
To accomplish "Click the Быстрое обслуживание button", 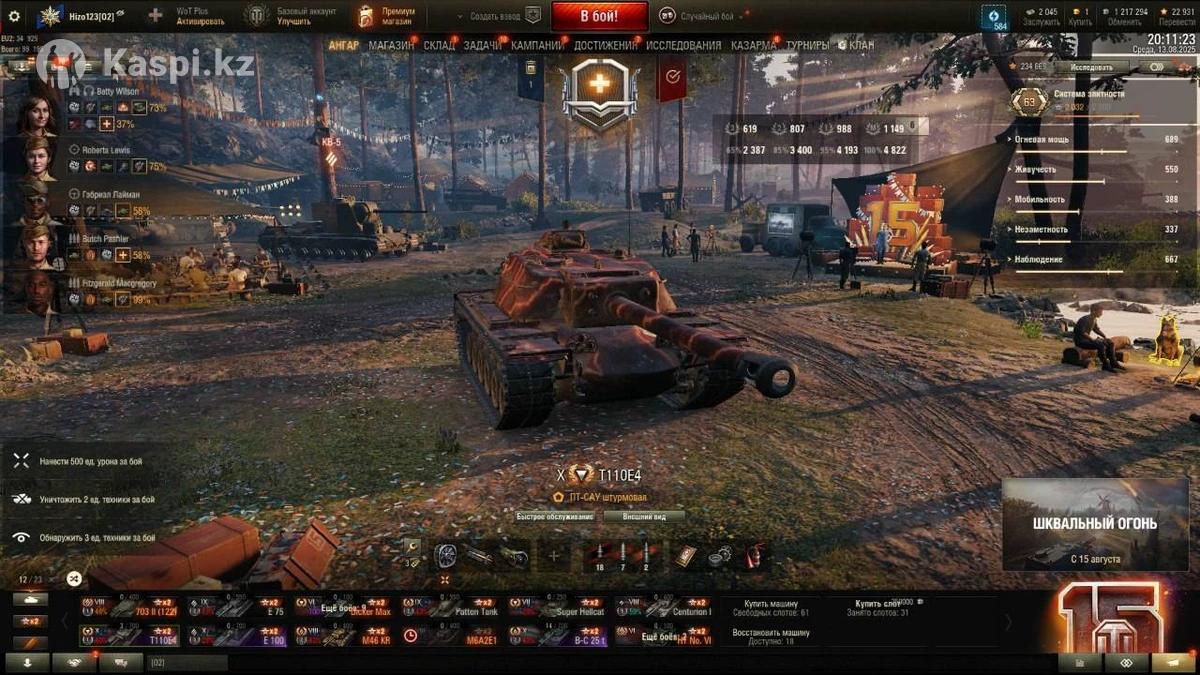I will (x=555, y=517).
